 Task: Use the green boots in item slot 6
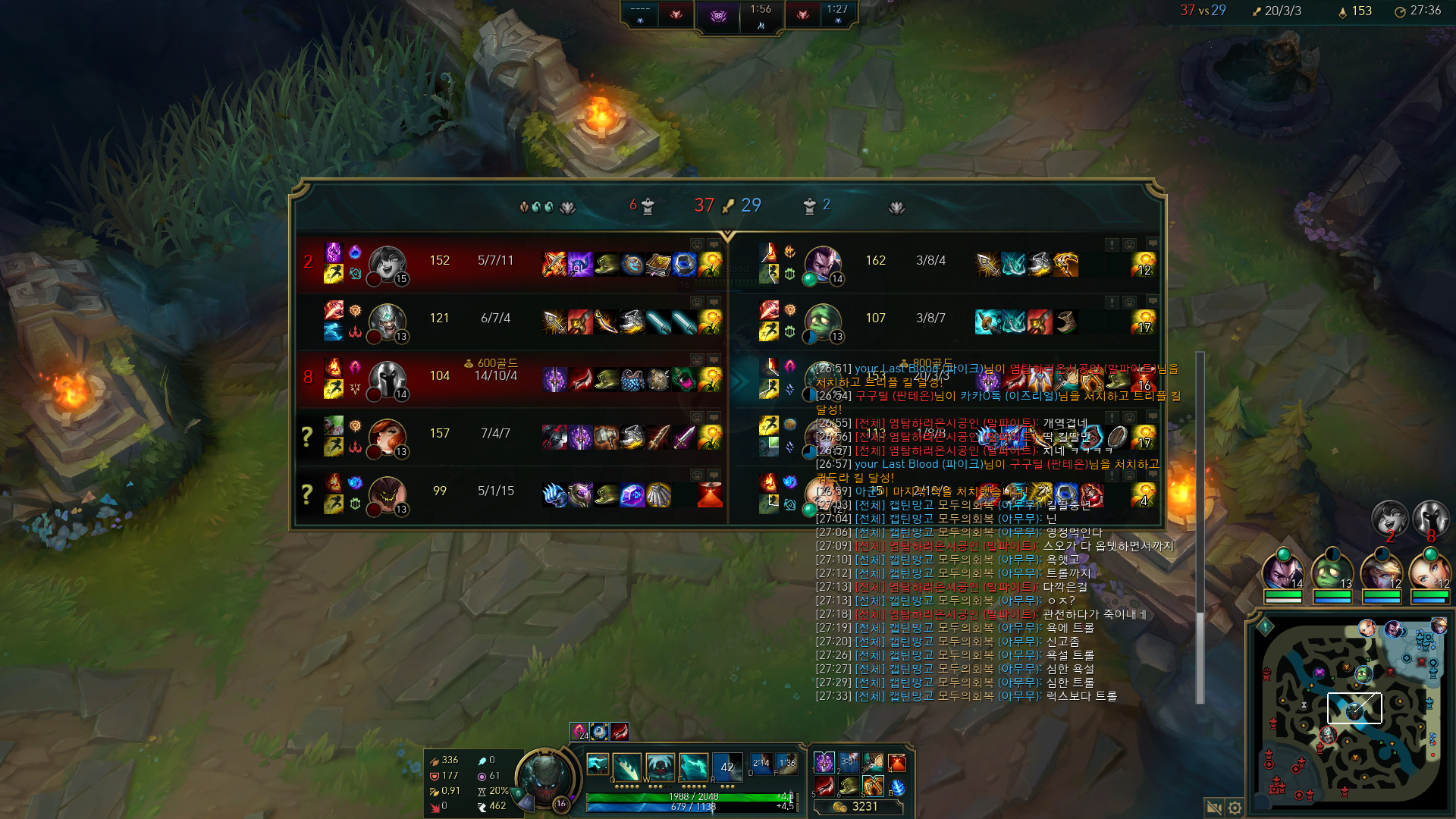click(849, 786)
